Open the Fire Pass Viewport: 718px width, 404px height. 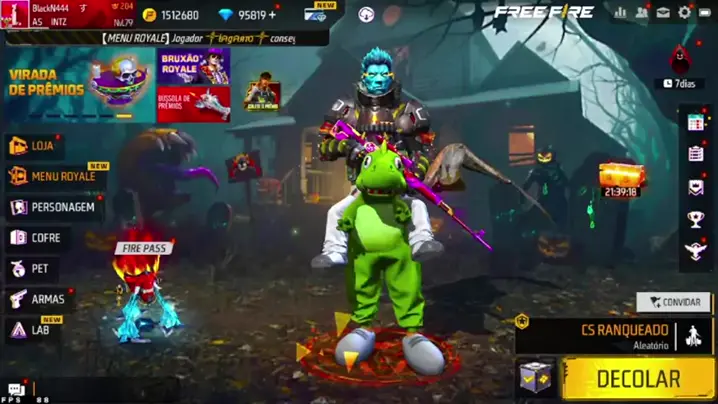(142, 290)
